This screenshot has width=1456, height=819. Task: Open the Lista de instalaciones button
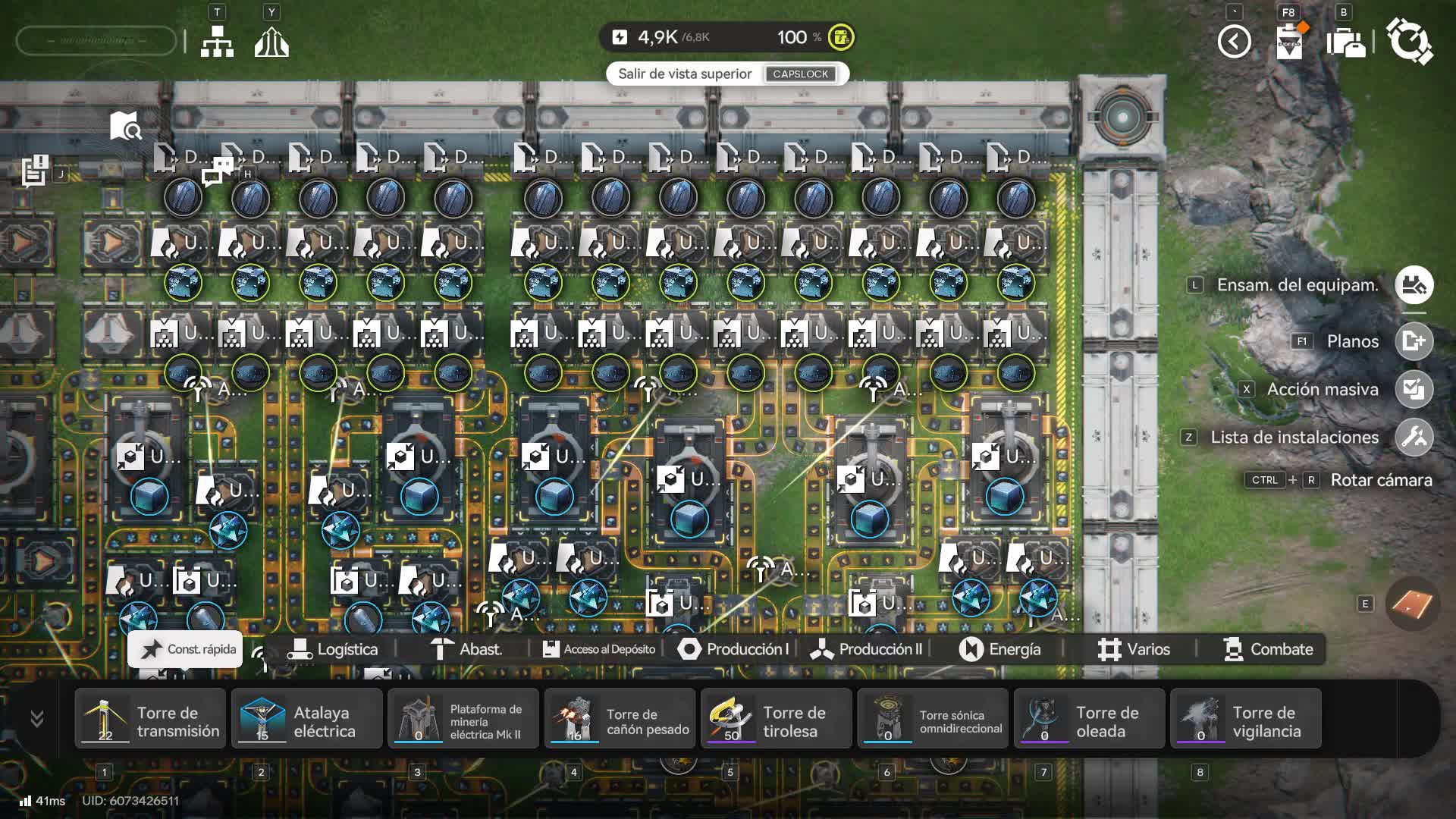coord(1414,437)
